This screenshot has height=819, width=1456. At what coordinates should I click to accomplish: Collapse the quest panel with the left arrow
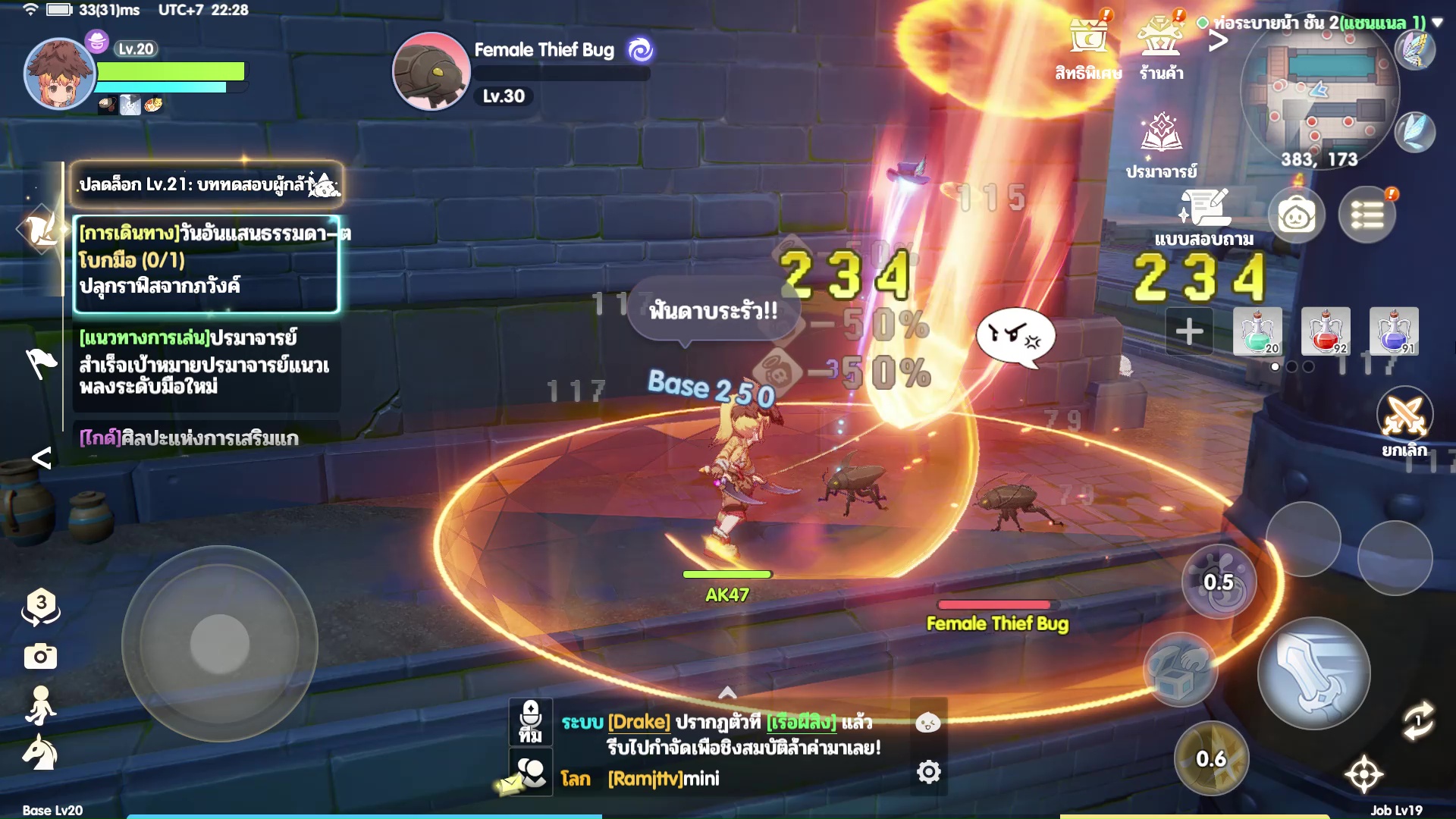pyautogui.click(x=42, y=457)
